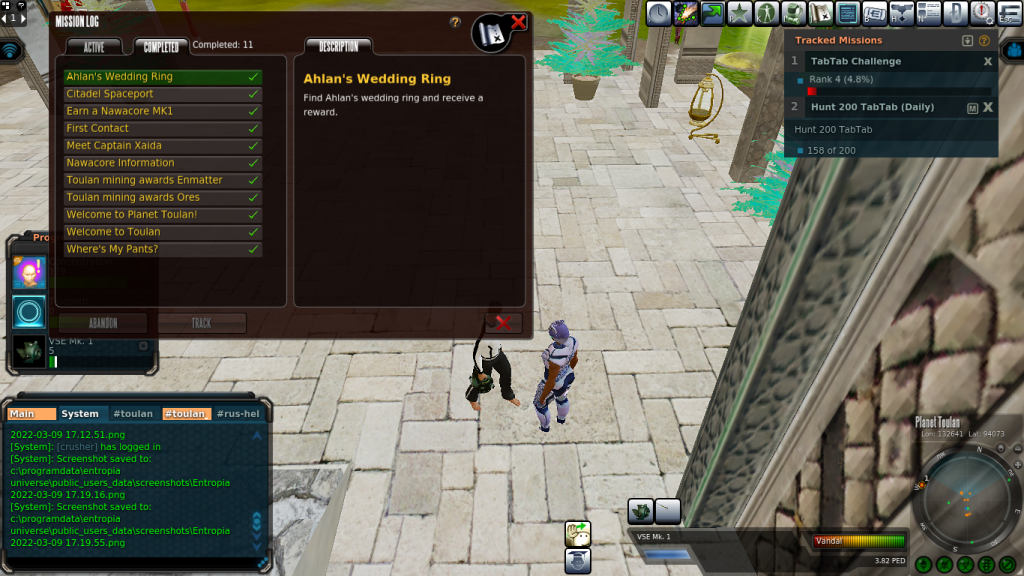Select the Citadel Spaceport mission row
The height and width of the screenshot is (576, 1024).
point(162,94)
